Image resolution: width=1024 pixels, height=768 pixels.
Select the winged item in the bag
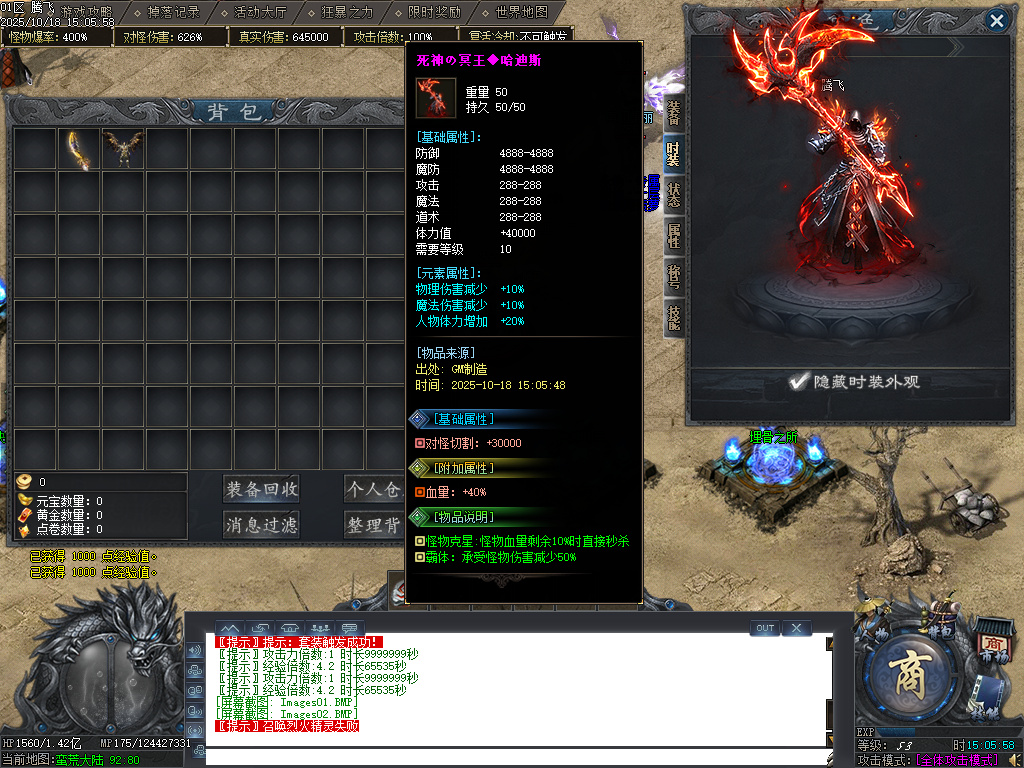(123, 150)
